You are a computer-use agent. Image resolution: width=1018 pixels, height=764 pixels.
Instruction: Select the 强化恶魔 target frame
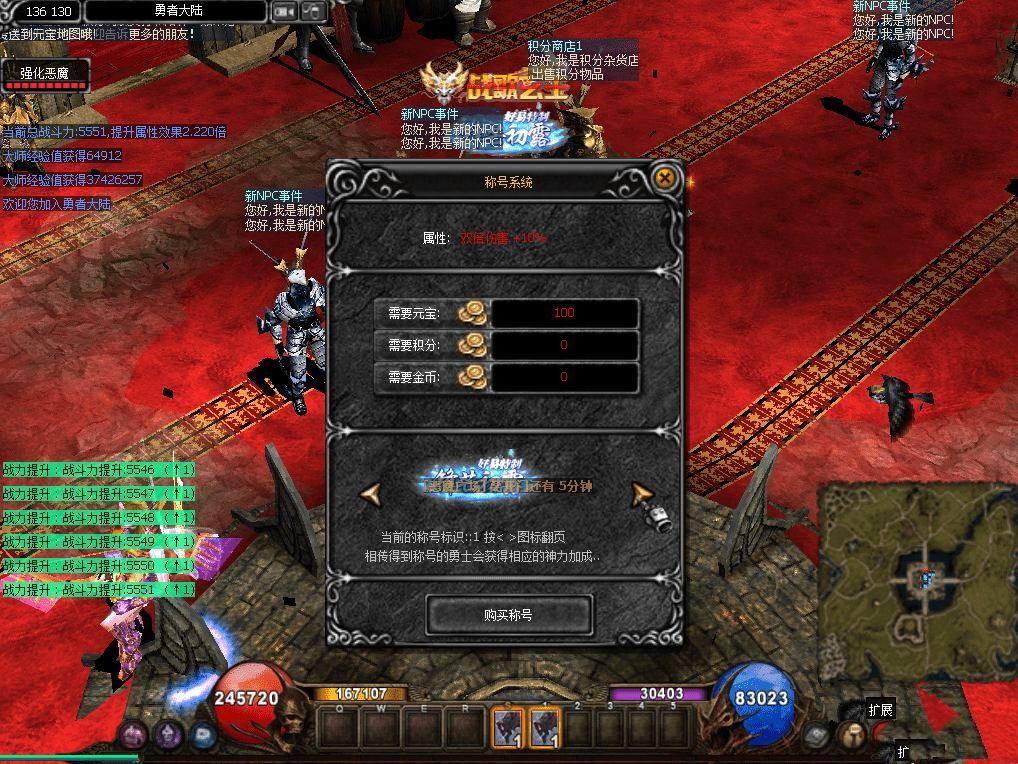pyautogui.click(x=45, y=75)
